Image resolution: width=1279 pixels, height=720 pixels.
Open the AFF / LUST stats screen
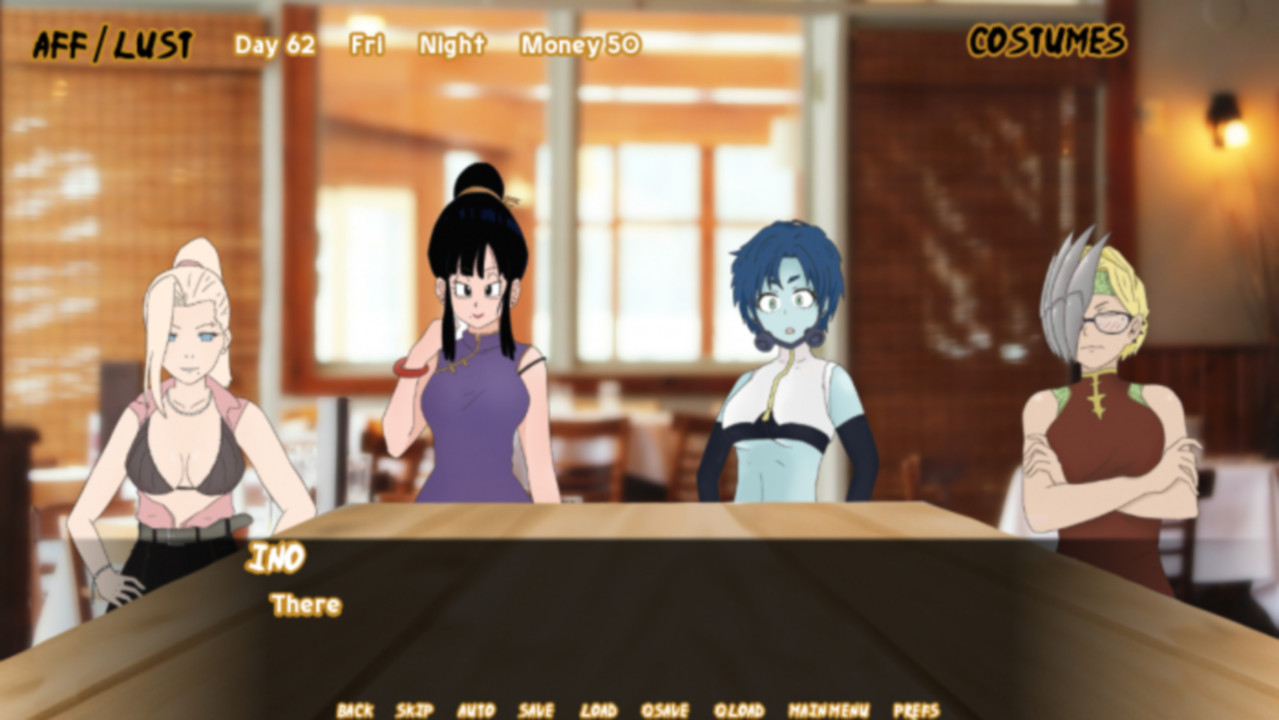point(112,45)
